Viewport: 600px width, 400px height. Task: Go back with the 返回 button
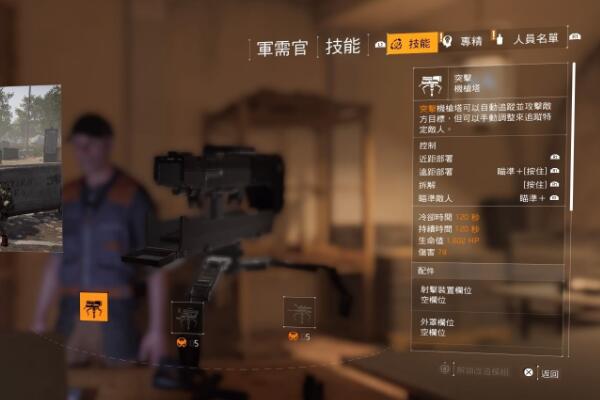[542, 372]
